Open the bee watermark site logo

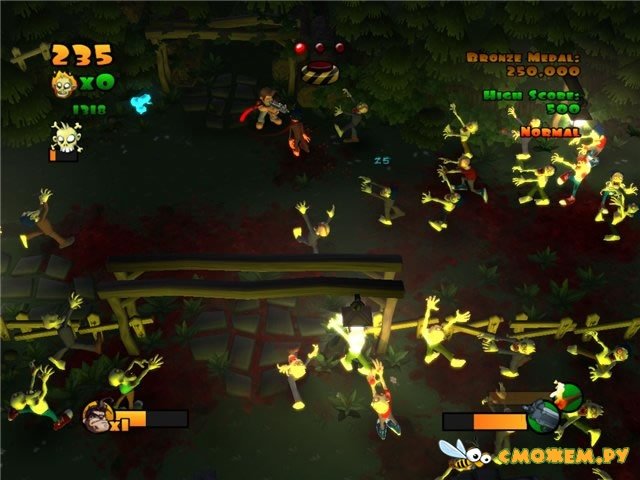click(x=462, y=459)
